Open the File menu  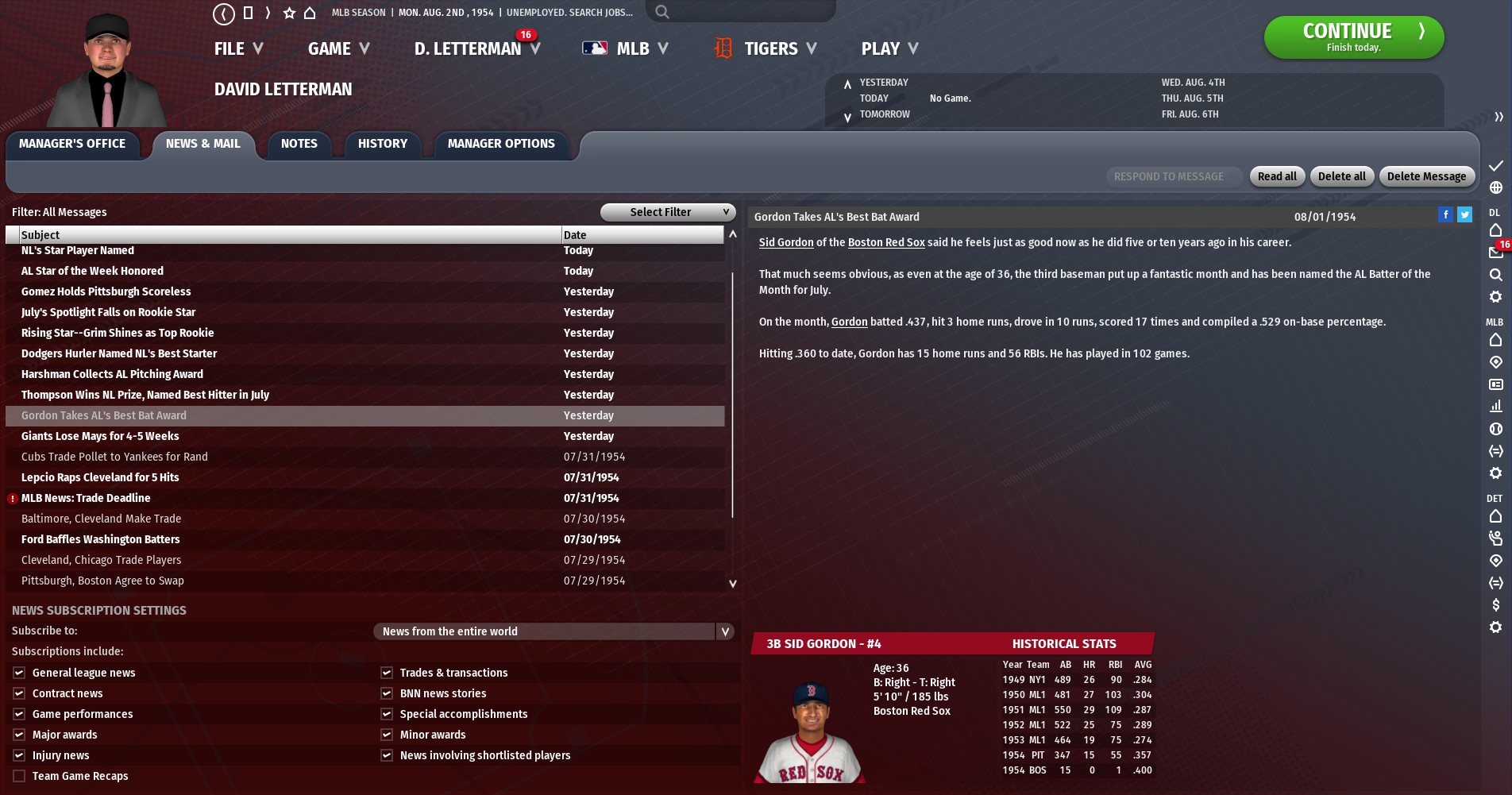237,49
